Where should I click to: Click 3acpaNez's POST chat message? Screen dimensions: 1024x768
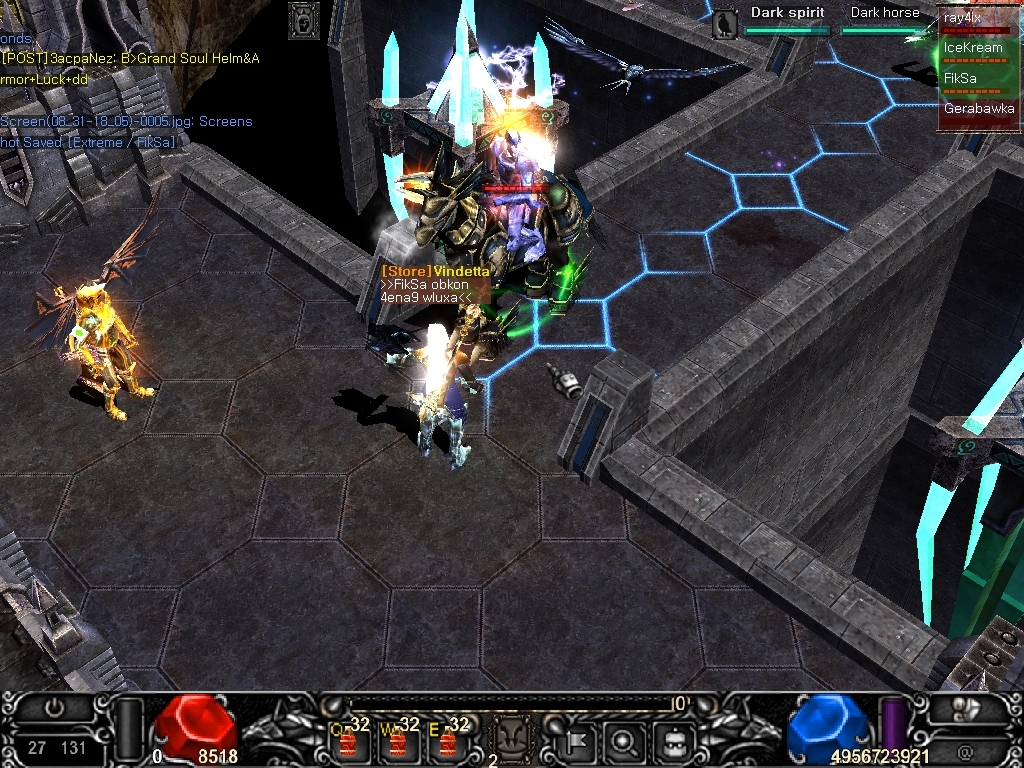coord(130,58)
